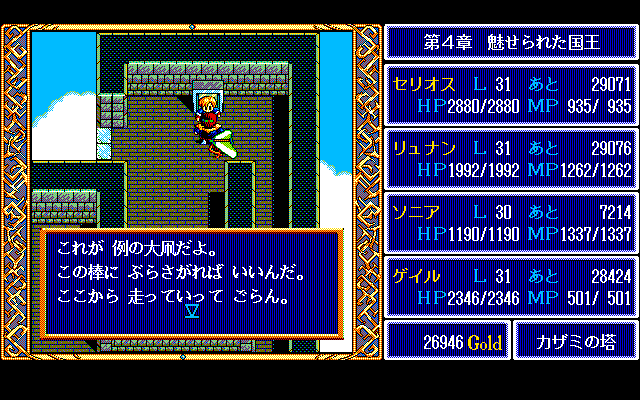Select party member ソニア status panel
This screenshot has height=400, width=640.
[511, 223]
